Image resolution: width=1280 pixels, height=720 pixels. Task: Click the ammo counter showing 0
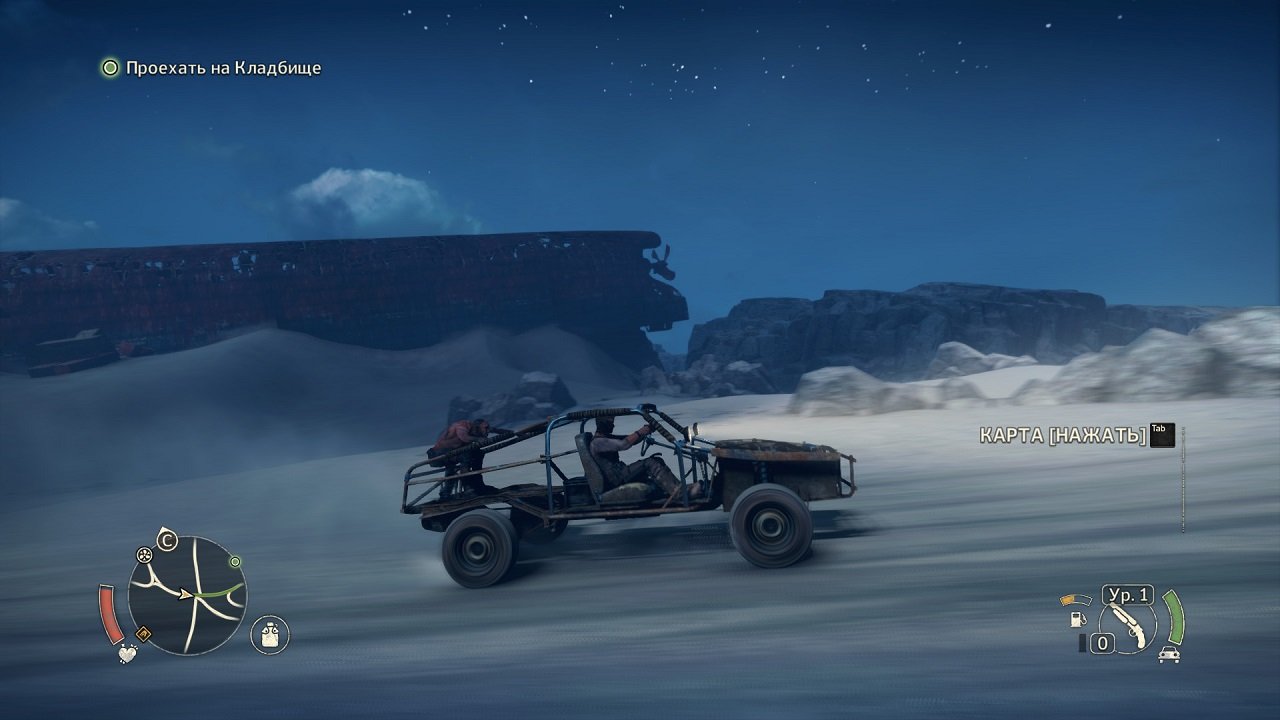[x=1103, y=642]
